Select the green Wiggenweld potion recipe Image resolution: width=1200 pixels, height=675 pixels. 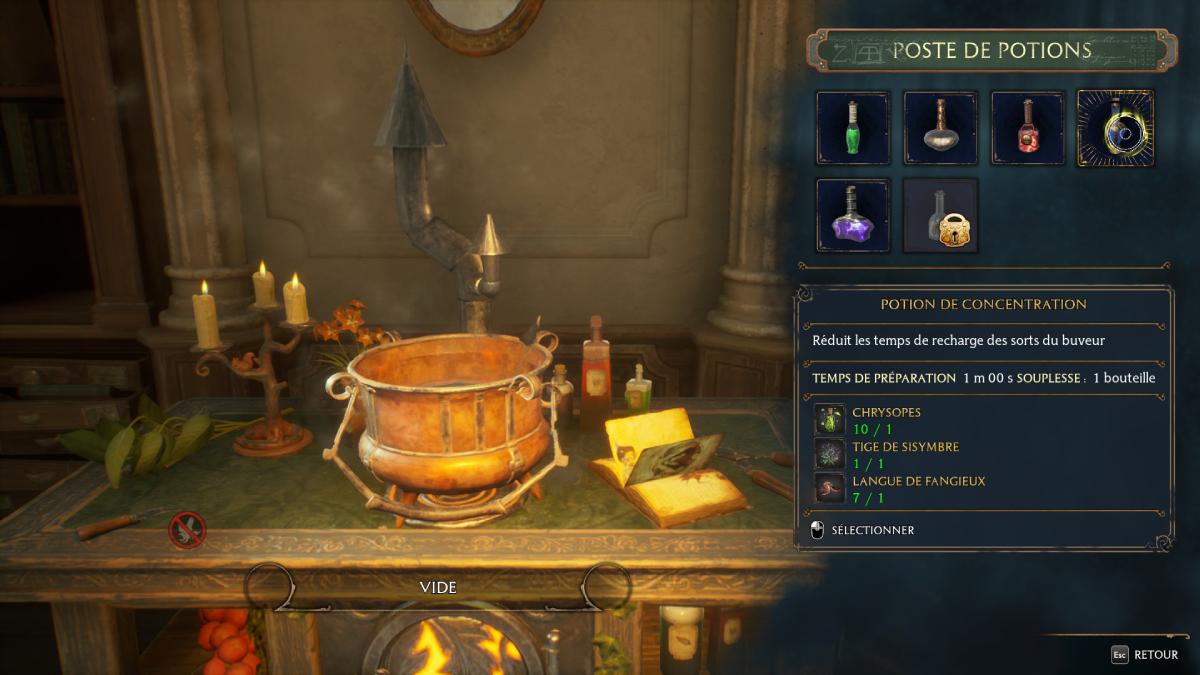point(853,128)
